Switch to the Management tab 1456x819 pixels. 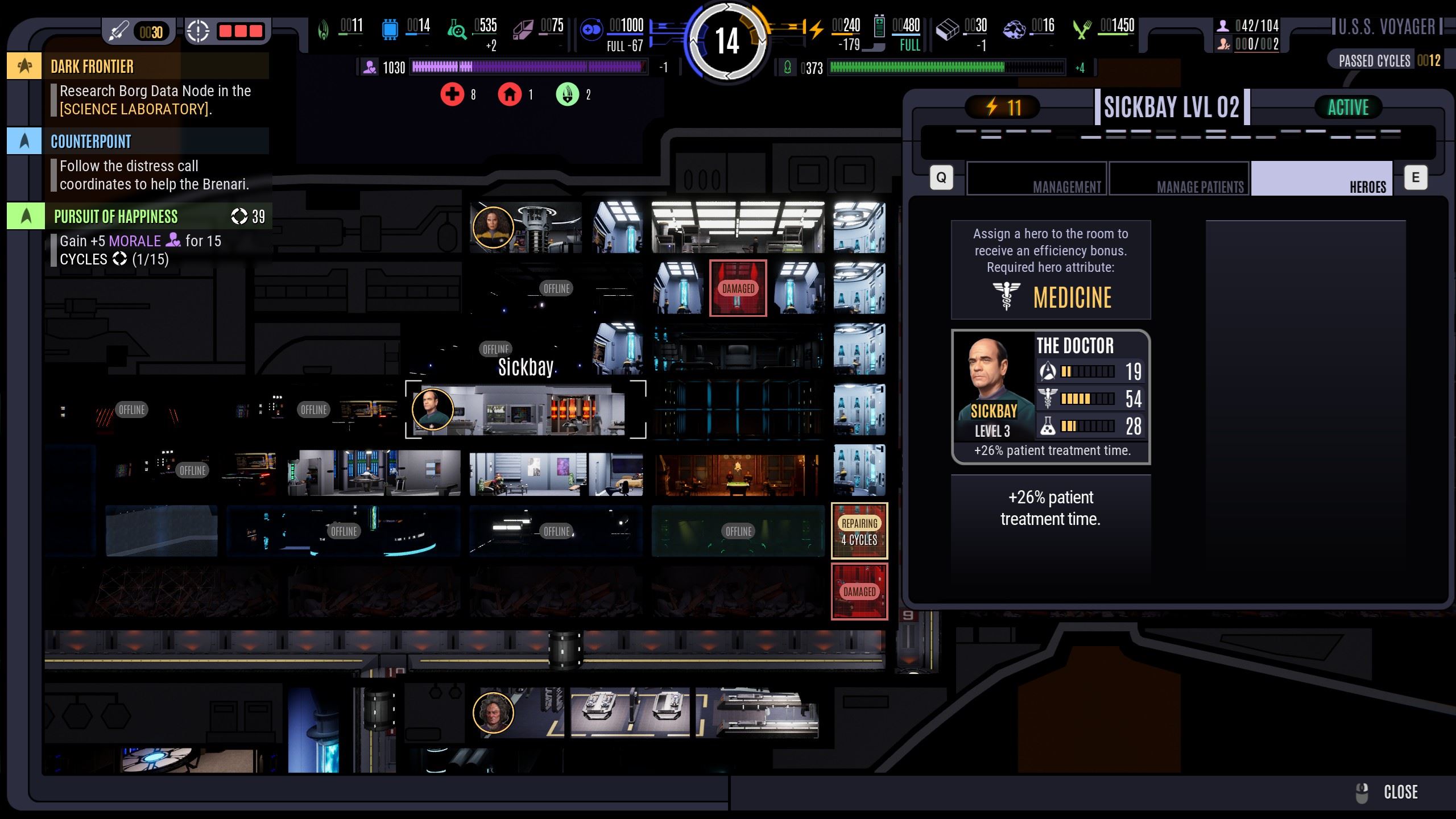coord(1037,179)
